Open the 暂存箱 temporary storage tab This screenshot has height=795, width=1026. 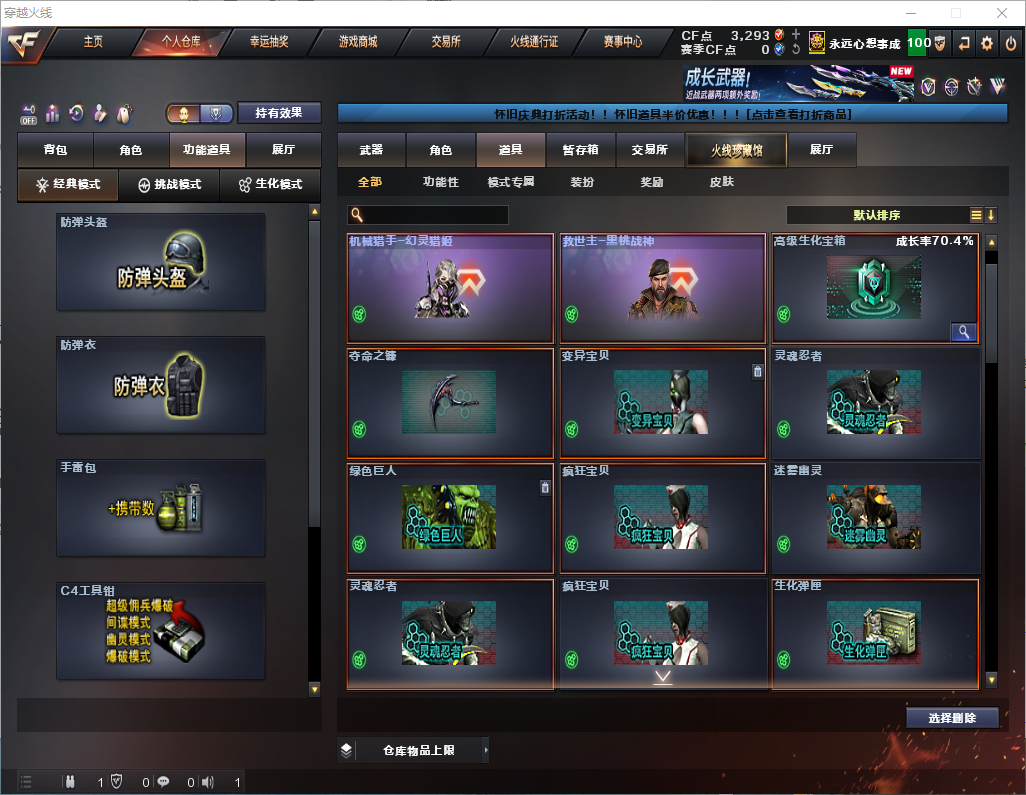point(580,150)
